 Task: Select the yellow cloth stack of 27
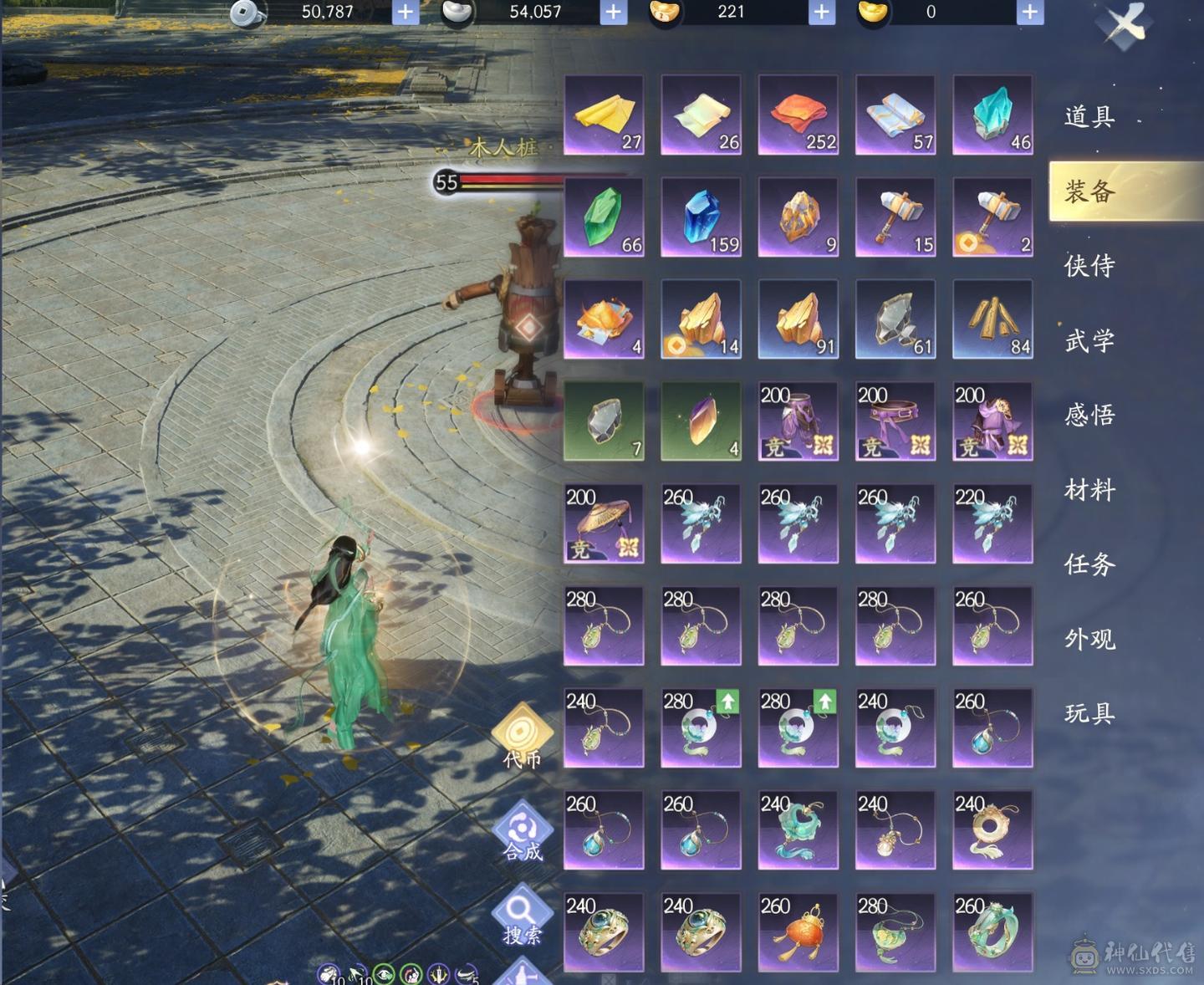click(x=604, y=115)
